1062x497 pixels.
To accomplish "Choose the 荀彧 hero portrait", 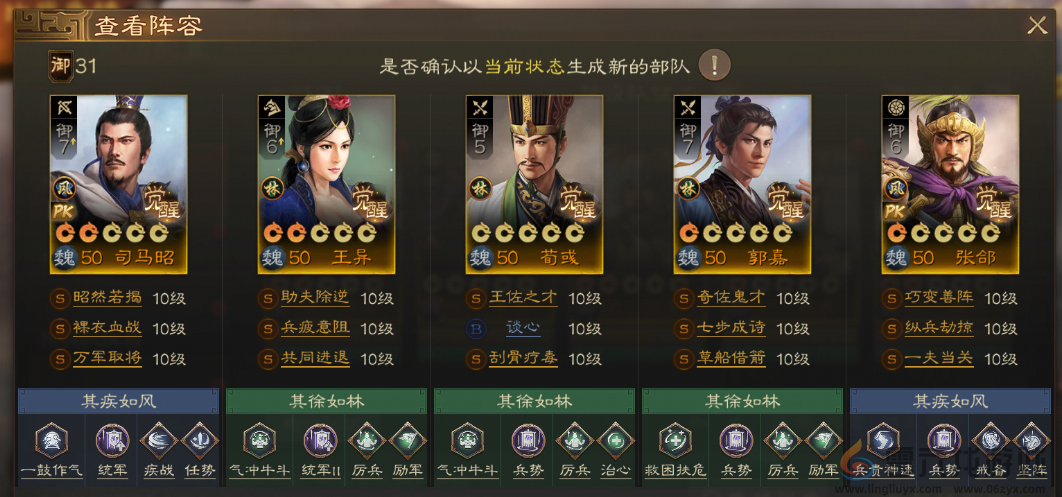I will click(x=534, y=183).
